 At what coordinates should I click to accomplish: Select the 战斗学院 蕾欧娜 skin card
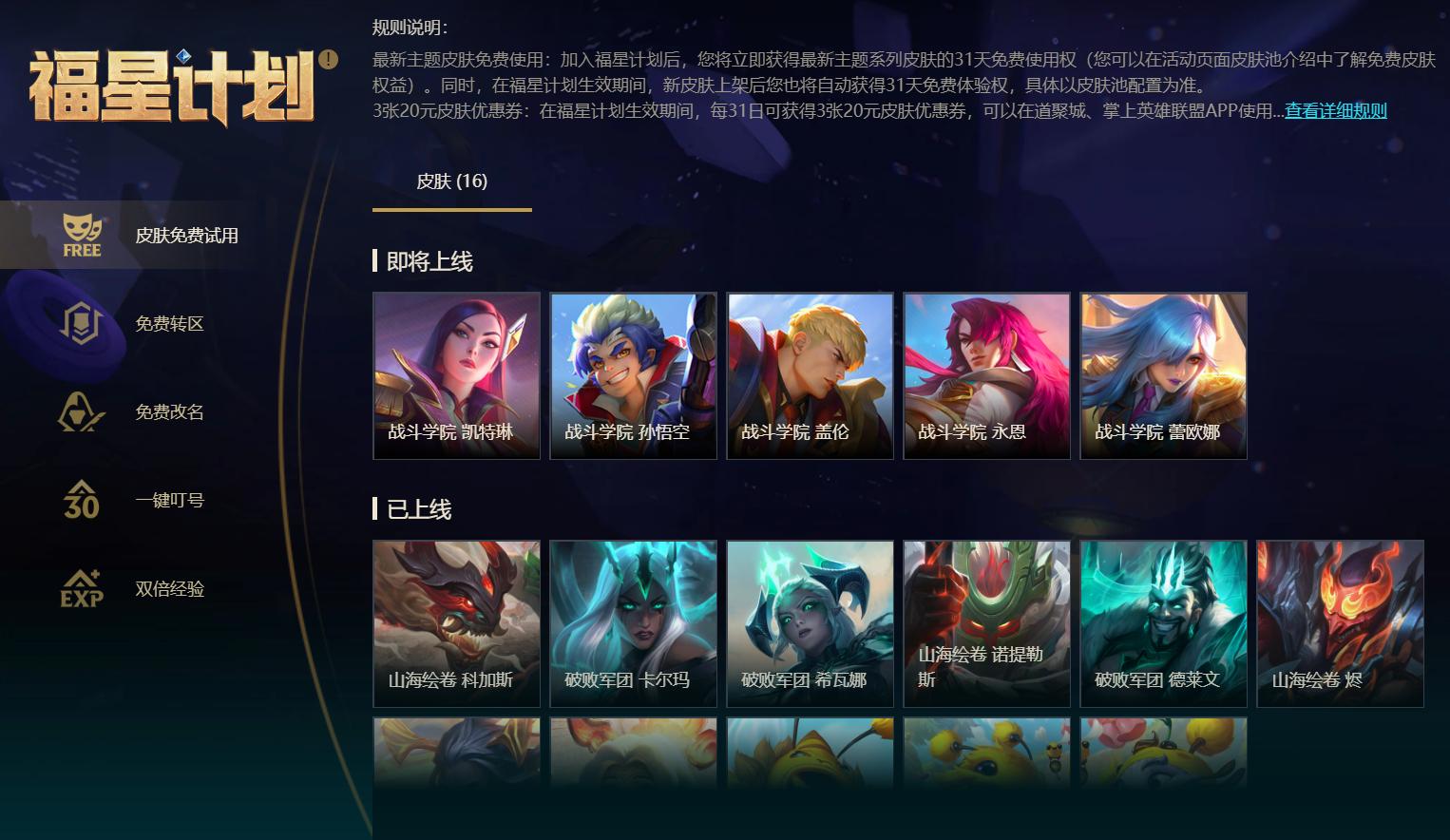[x=1163, y=374]
